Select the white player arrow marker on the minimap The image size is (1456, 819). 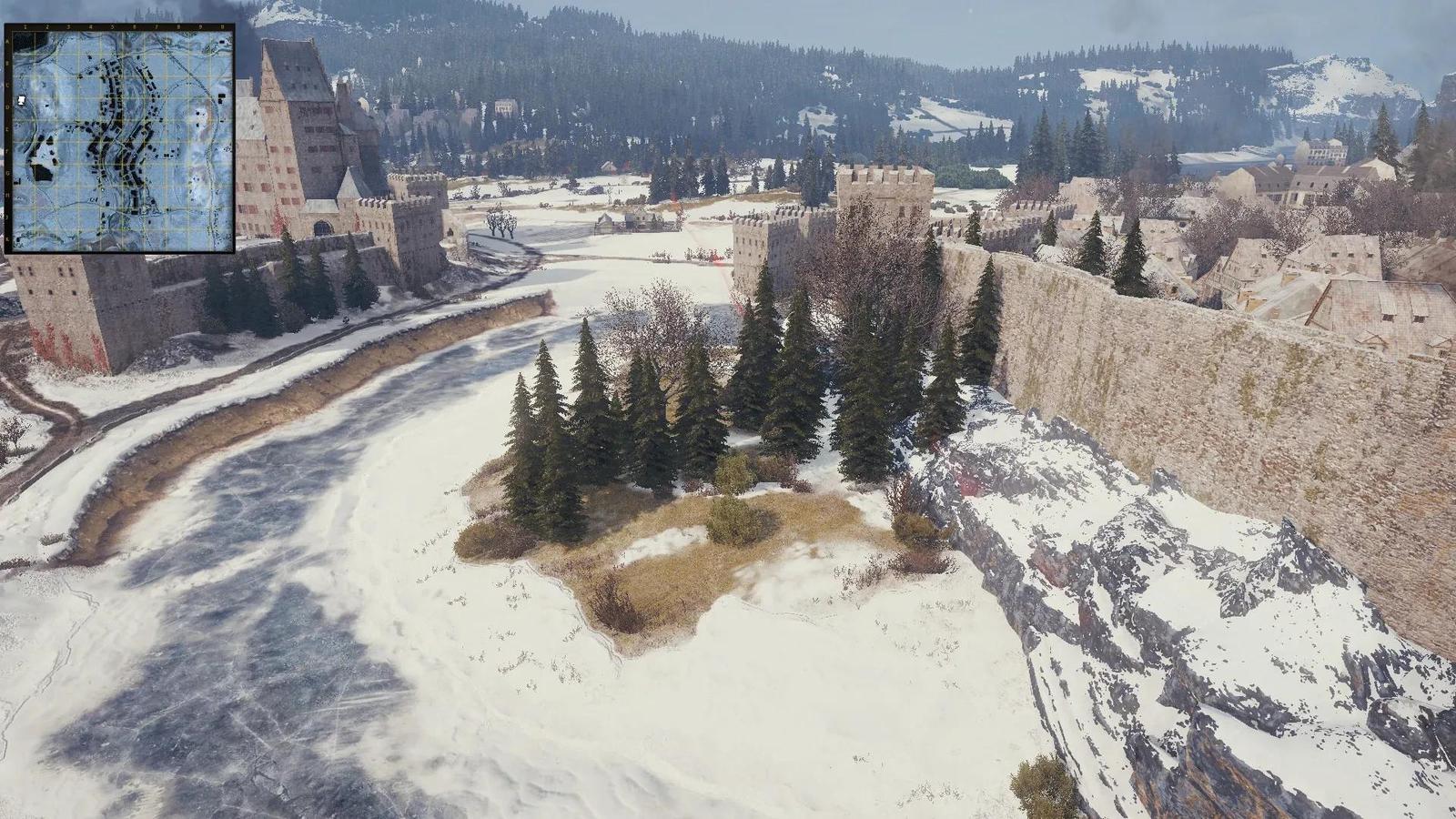click(21, 100)
